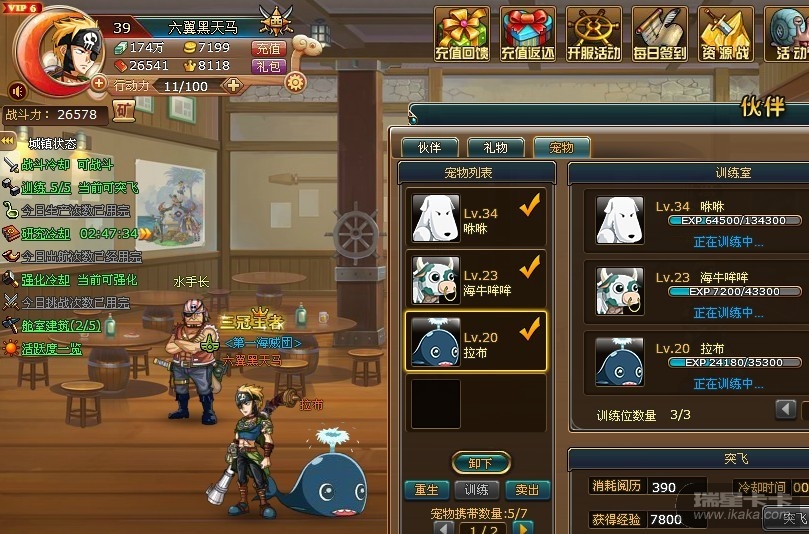Select the Lv.20 拉布 whale pet entry

pyautogui.click(x=476, y=342)
